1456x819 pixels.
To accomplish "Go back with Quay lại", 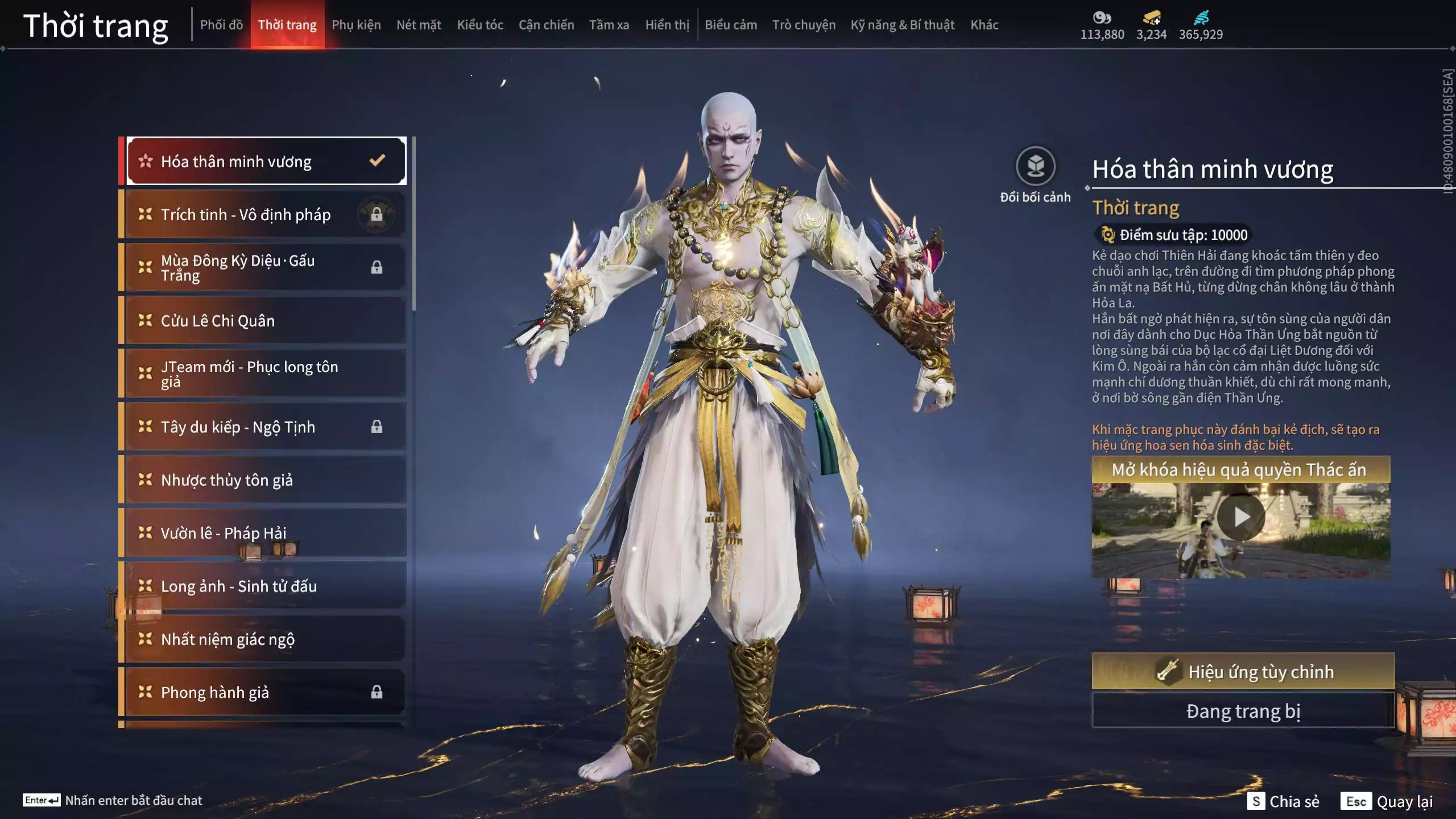I will [1388, 801].
